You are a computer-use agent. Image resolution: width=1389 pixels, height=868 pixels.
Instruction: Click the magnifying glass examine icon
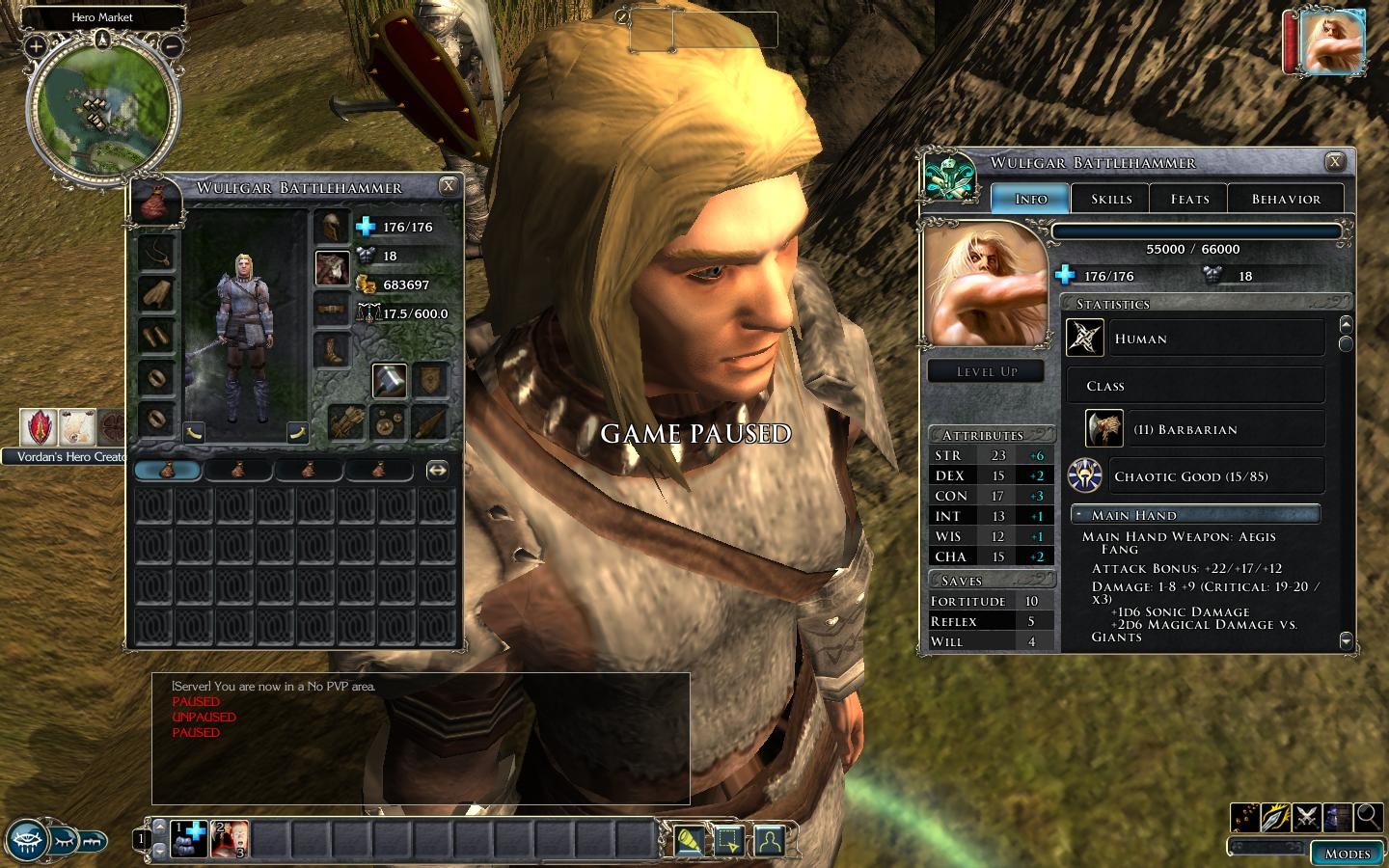click(1368, 817)
